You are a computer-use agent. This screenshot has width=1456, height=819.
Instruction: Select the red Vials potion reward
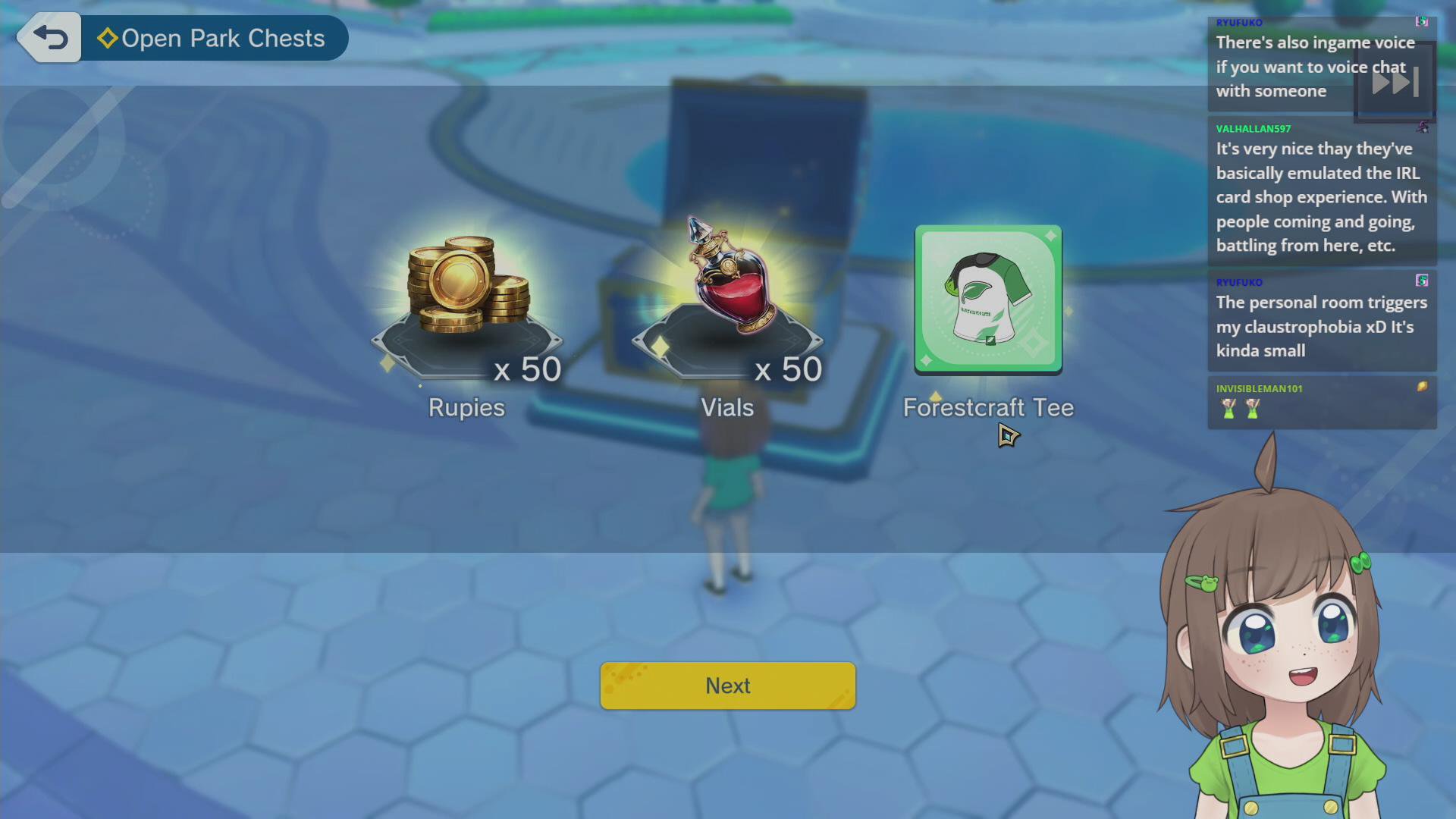728,281
